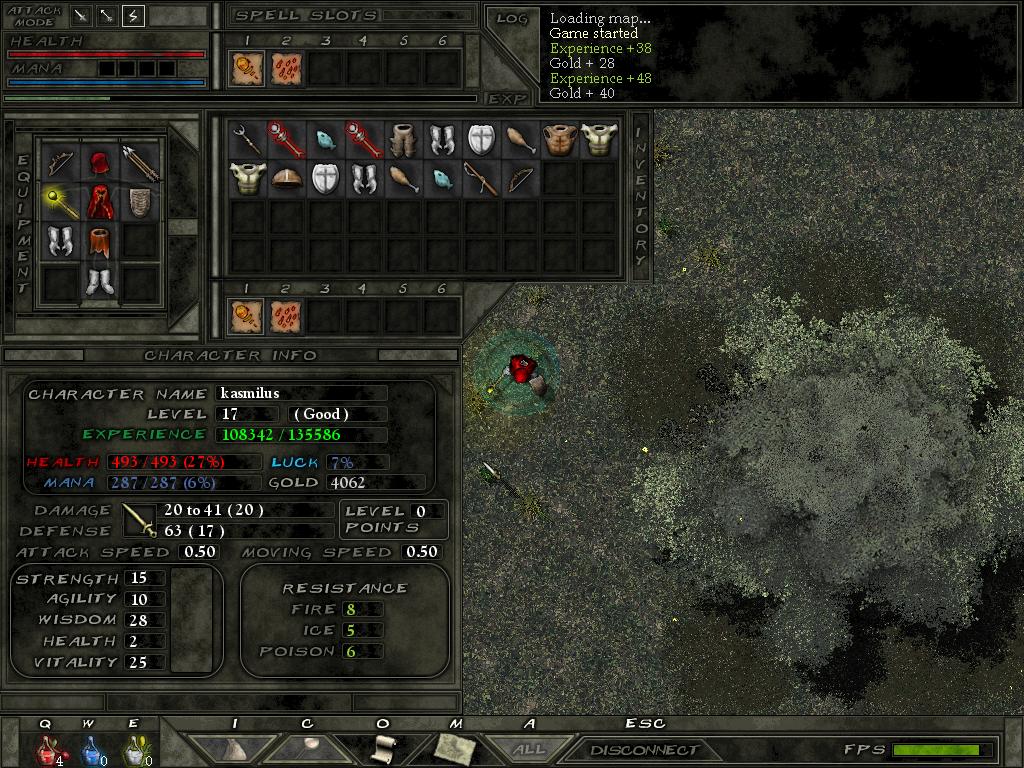Use the blue mana potion

[x=91, y=749]
